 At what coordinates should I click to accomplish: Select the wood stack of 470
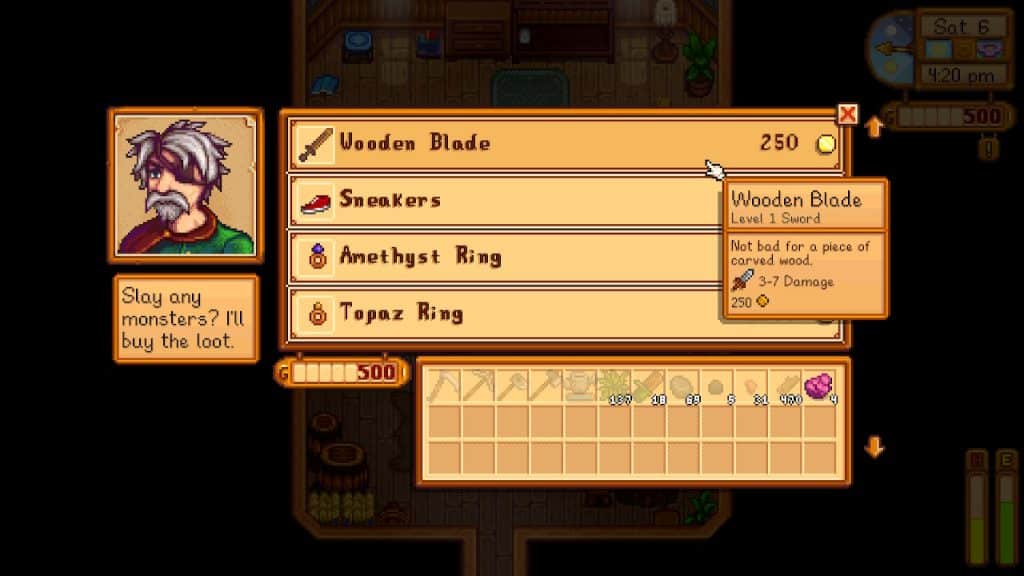[x=784, y=386]
